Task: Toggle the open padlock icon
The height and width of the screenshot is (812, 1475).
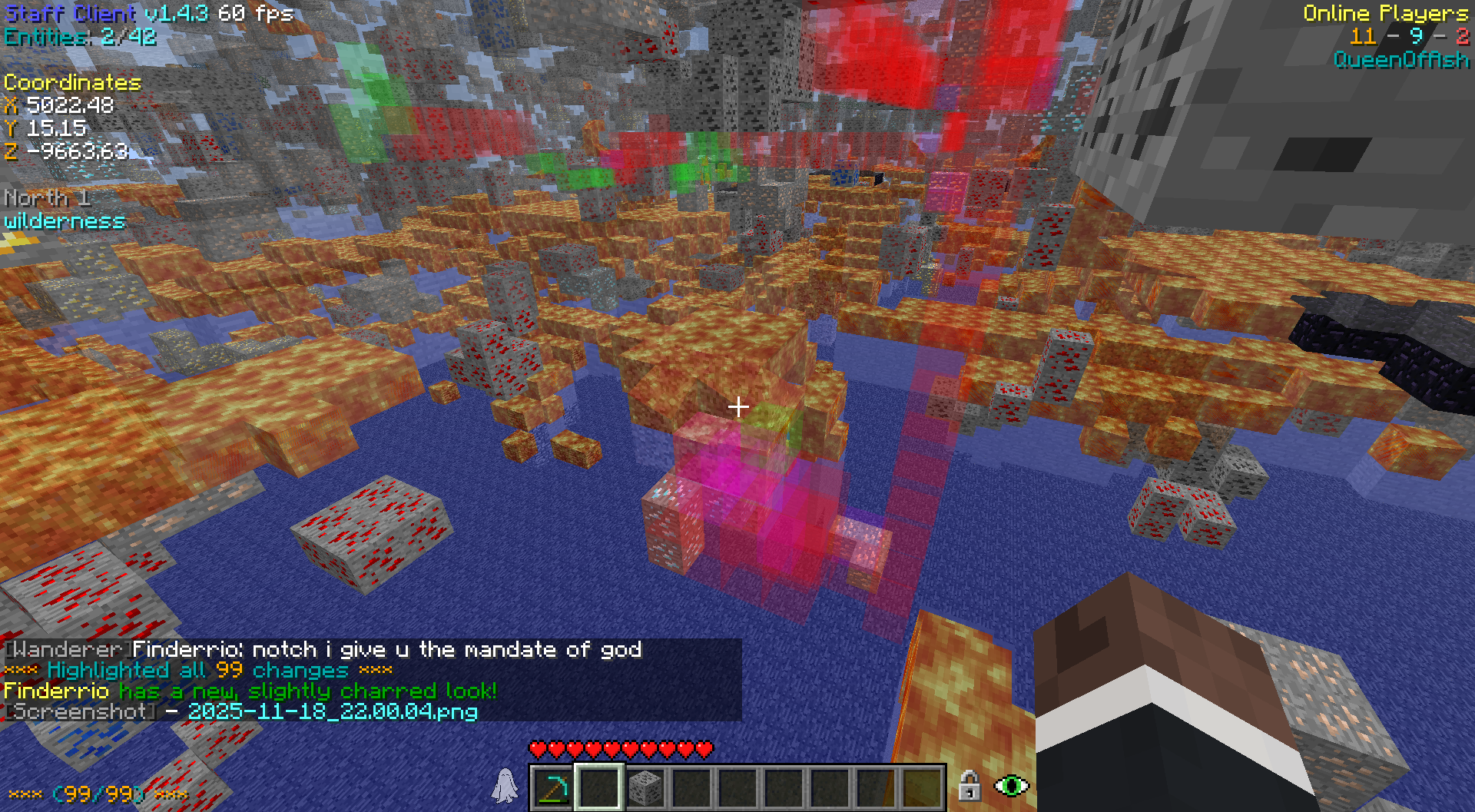Action: point(970,786)
